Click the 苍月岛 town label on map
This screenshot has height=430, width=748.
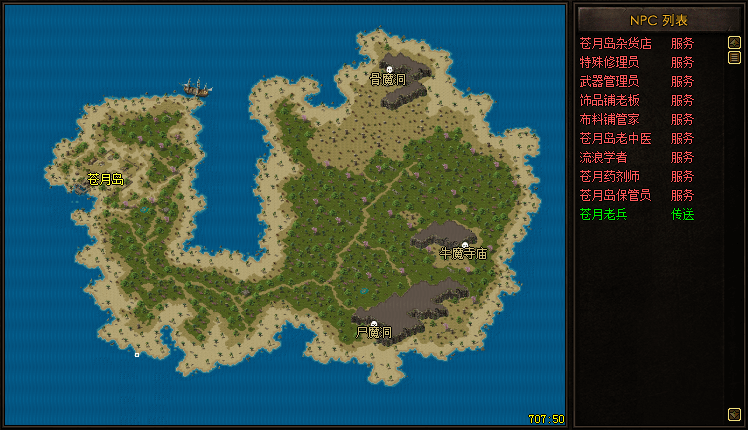click(105, 180)
